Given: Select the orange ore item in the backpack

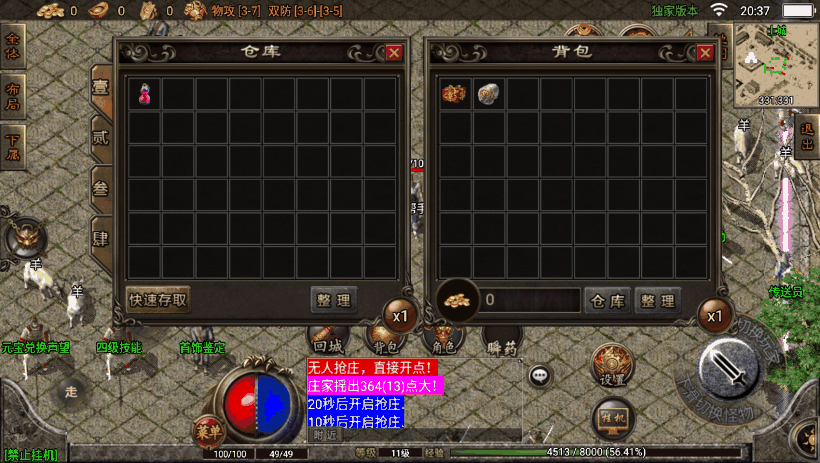Looking at the screenshot, I should [x=456, y=94].
